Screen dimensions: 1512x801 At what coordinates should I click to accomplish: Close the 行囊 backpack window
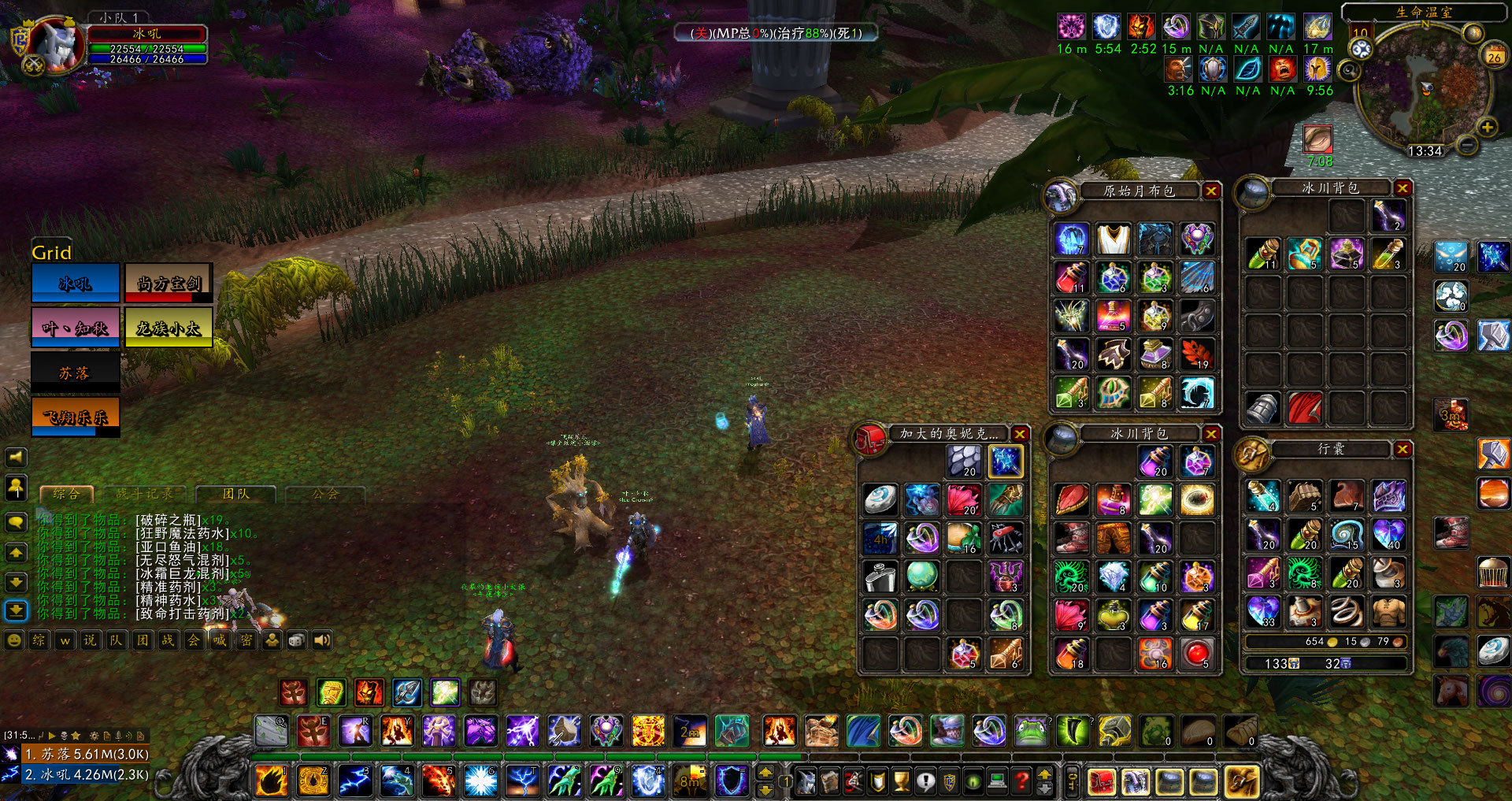point(1403,449)
